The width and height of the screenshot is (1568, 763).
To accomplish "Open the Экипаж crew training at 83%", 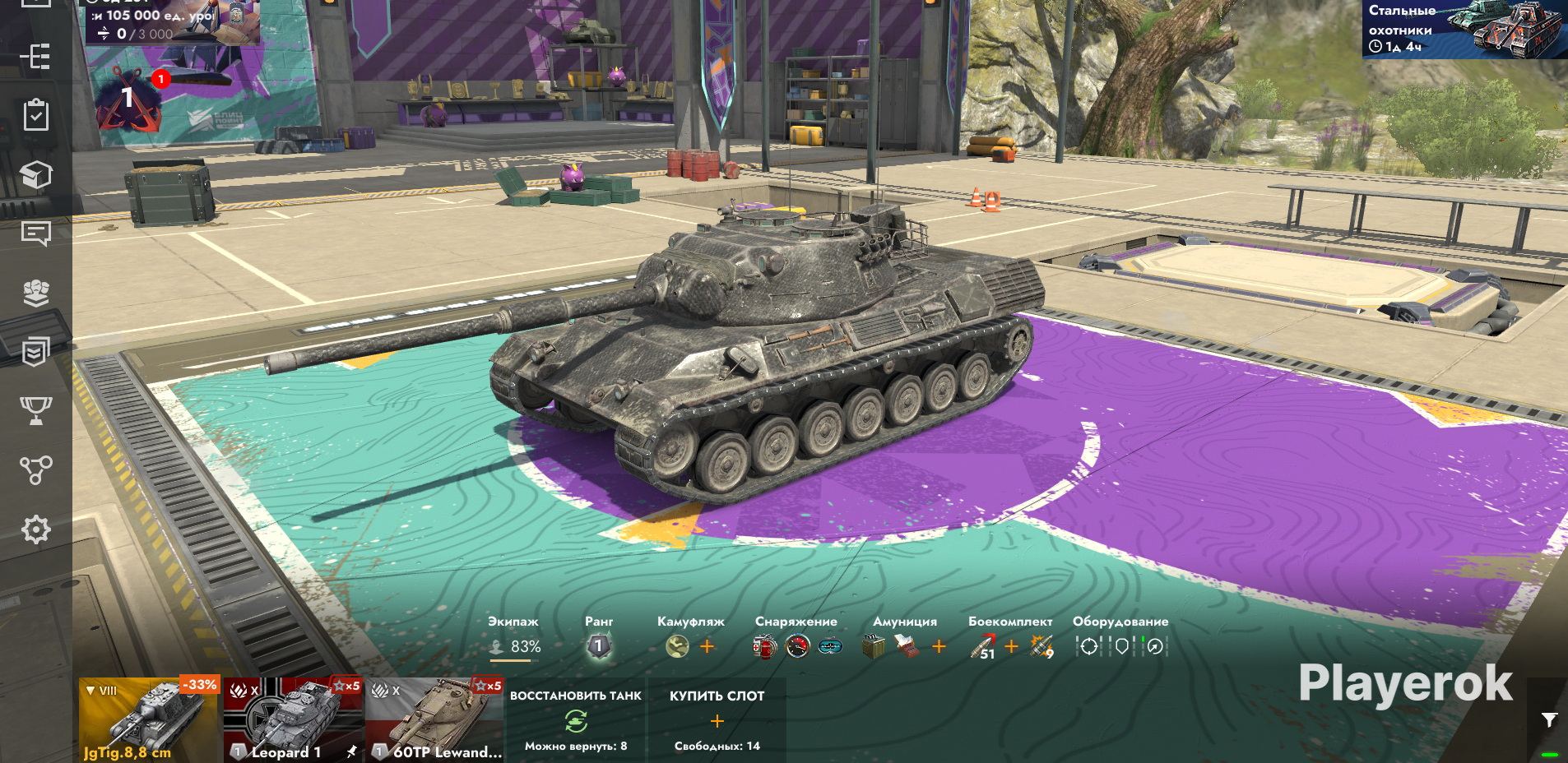I will point(514,646).
